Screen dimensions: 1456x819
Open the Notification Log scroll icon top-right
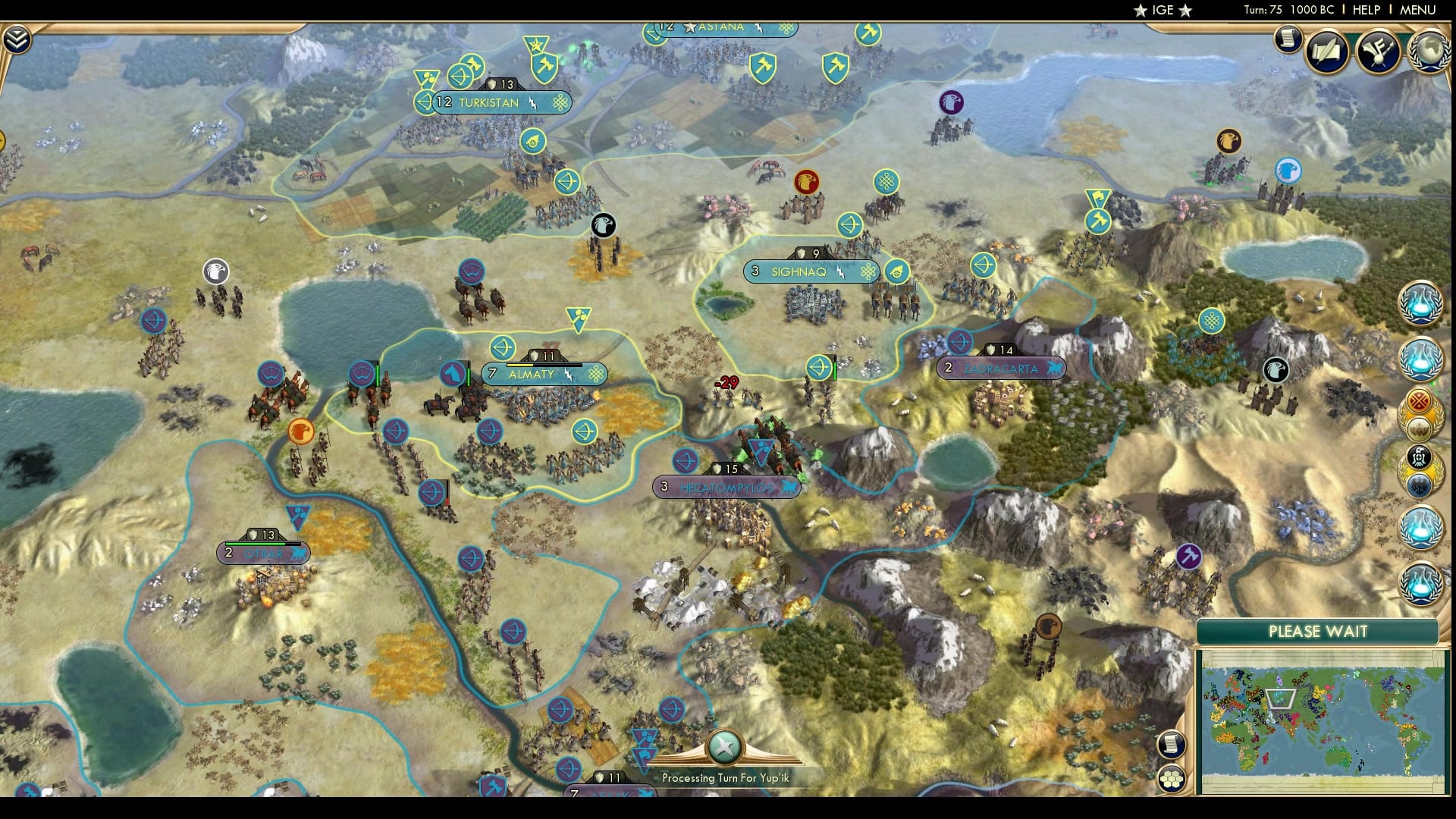click(x=1287, y=39)
